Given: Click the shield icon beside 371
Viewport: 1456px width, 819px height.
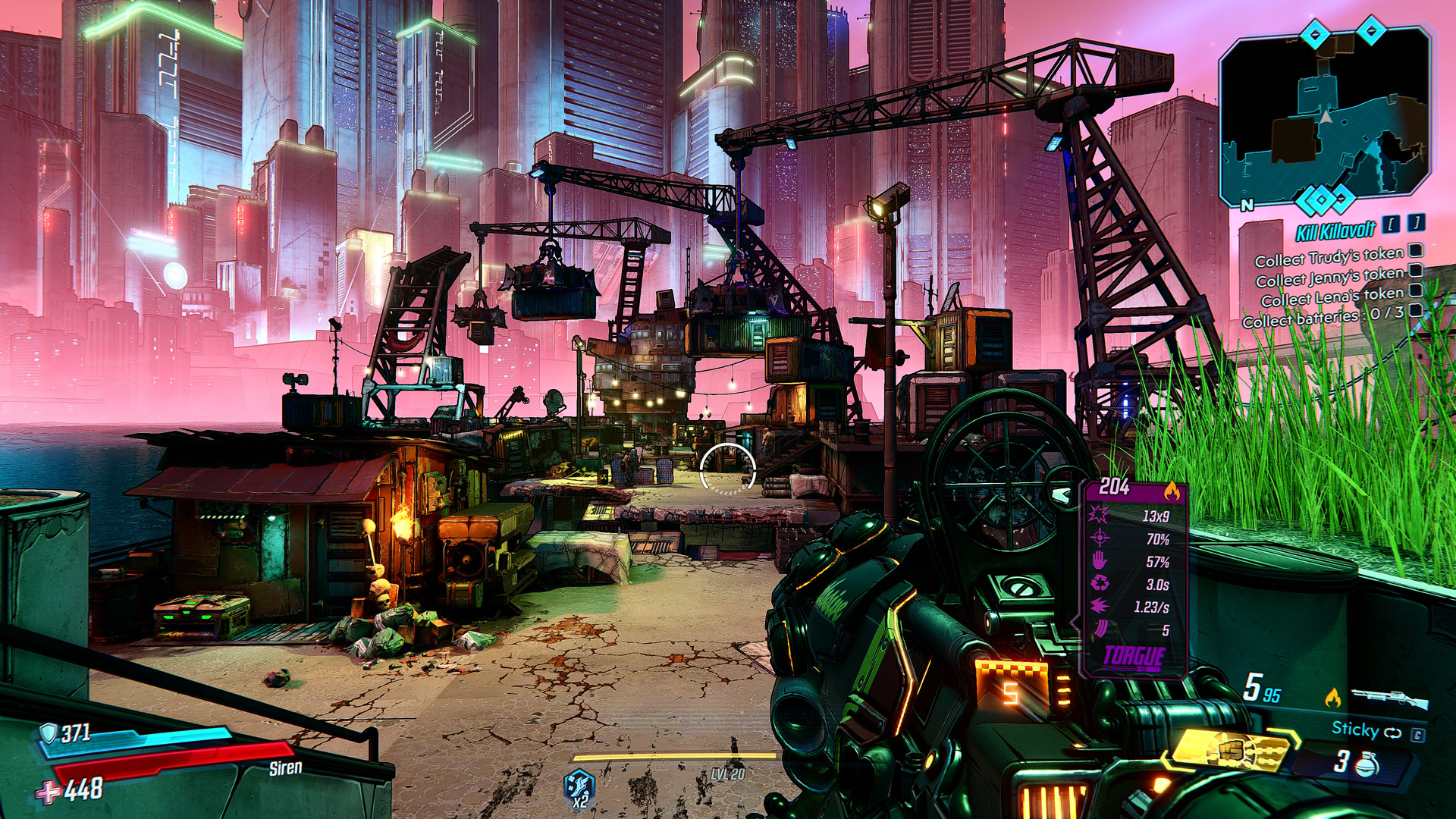Looking at the screenshot, I should pyautogui.click(x=49, y=733).
